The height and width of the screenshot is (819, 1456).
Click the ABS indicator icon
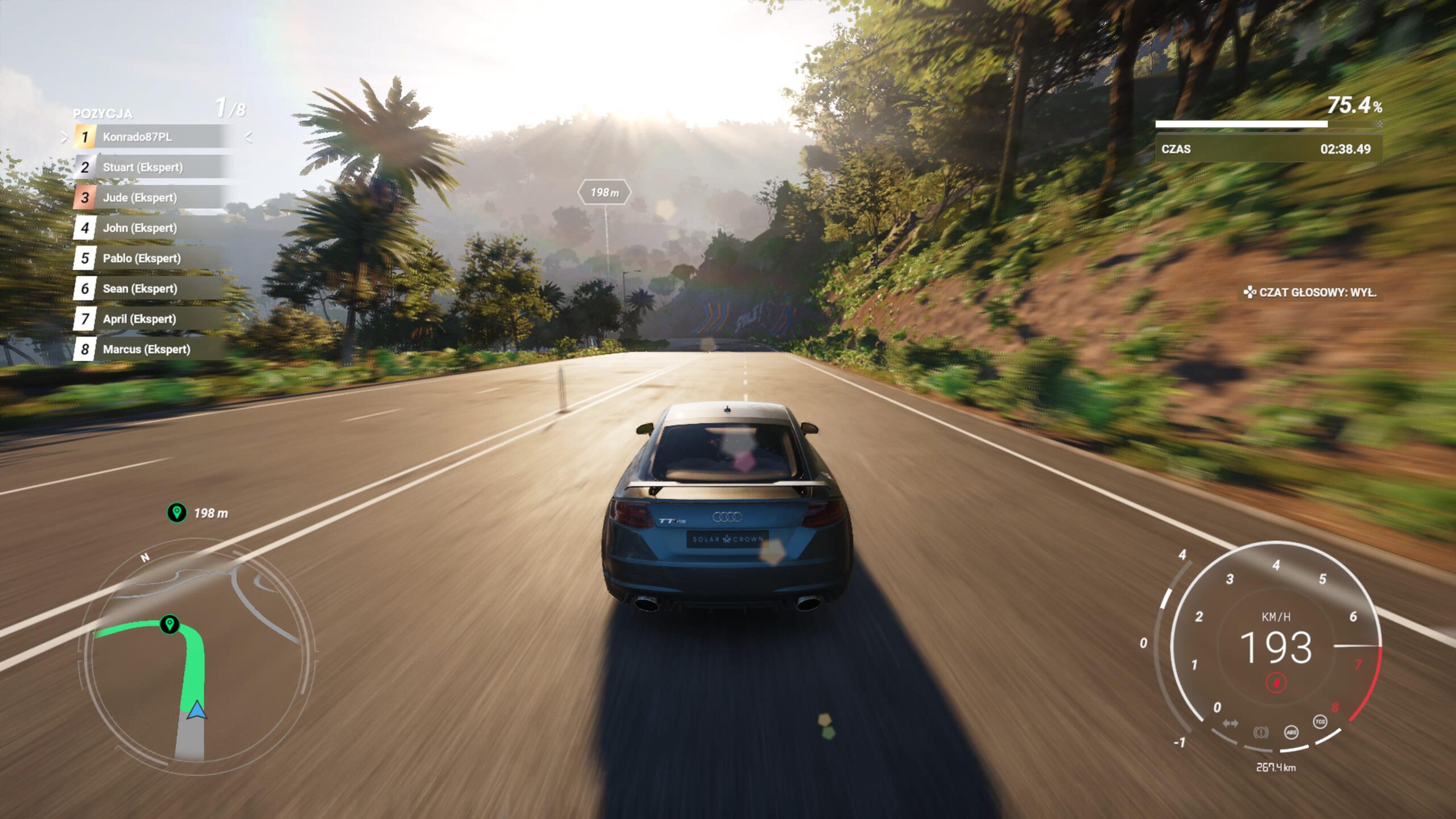click(x=1291, y=732)
